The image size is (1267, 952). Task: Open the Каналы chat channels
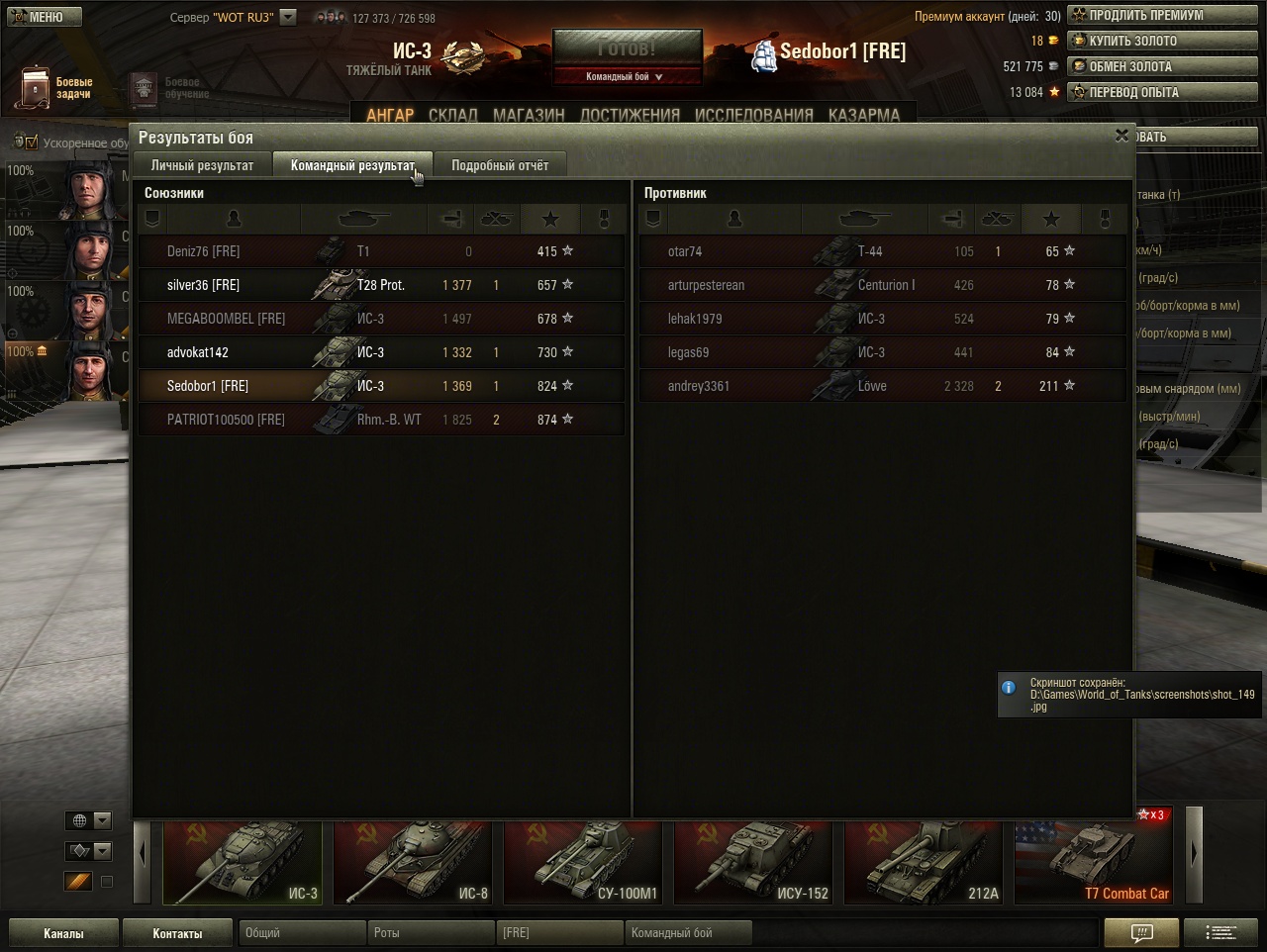(63, 933)
